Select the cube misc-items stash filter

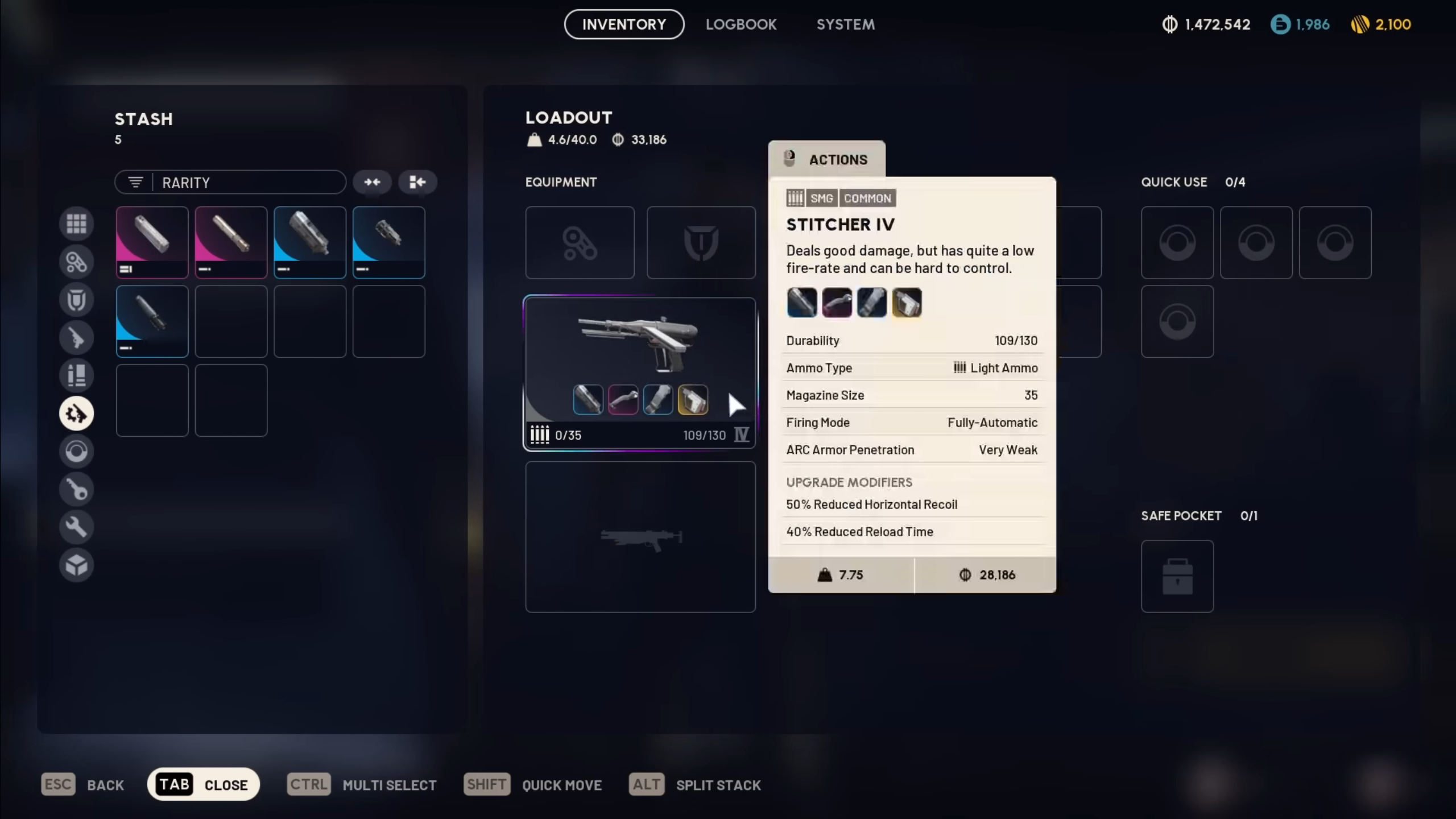tap(77, 565)
